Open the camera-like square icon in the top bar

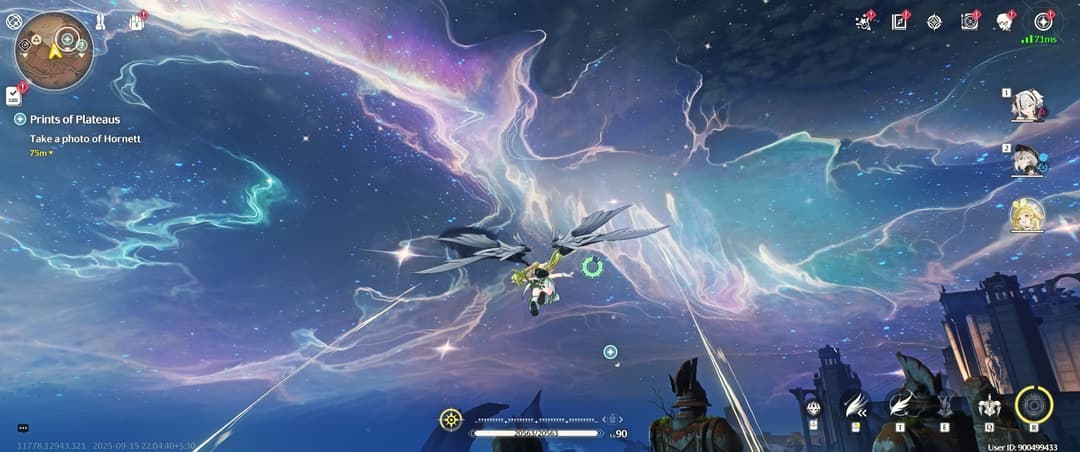[x=969, y=21]
